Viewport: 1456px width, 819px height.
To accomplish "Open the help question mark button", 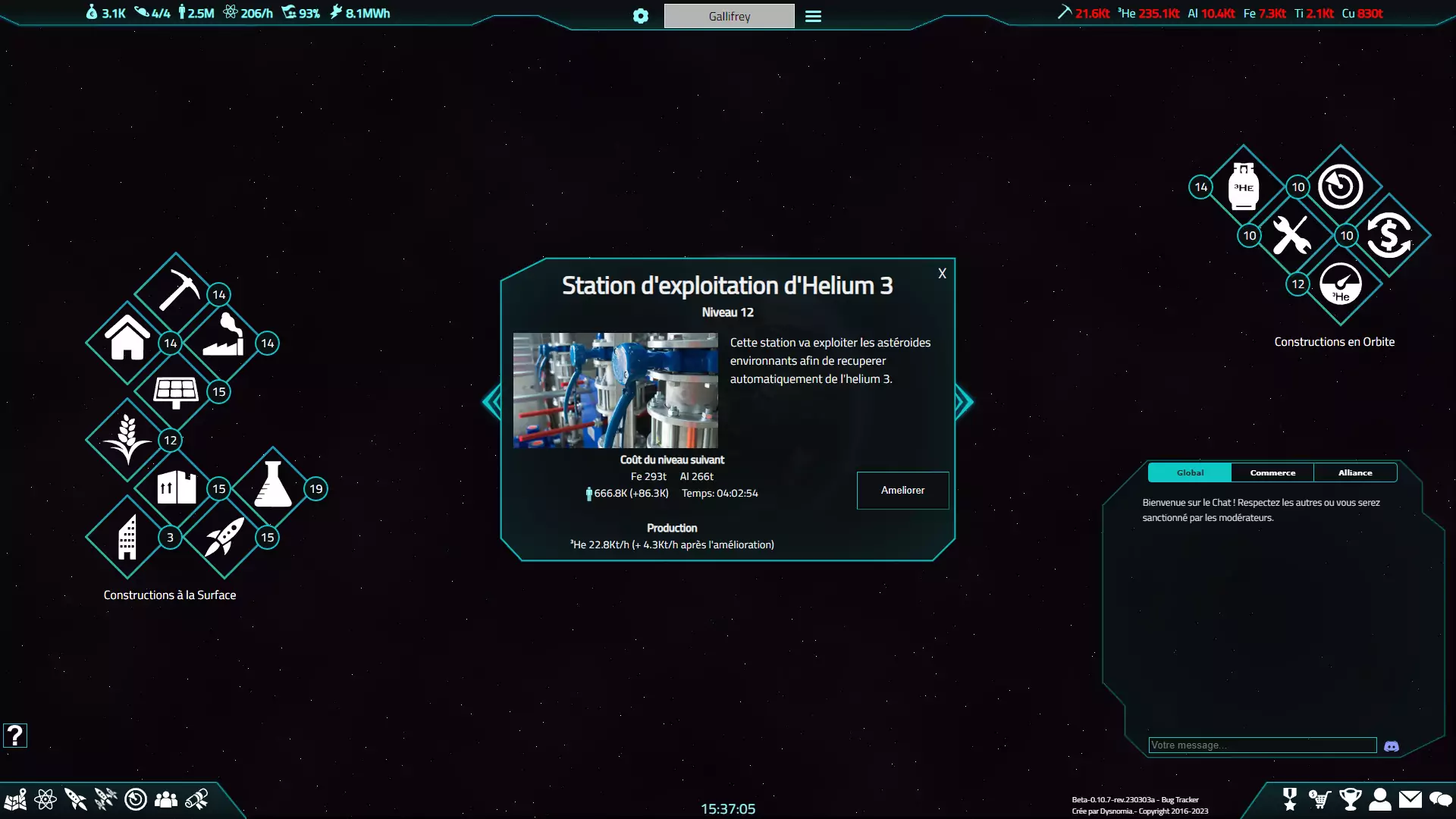I will pyautogui.click(x=15, y=735).
